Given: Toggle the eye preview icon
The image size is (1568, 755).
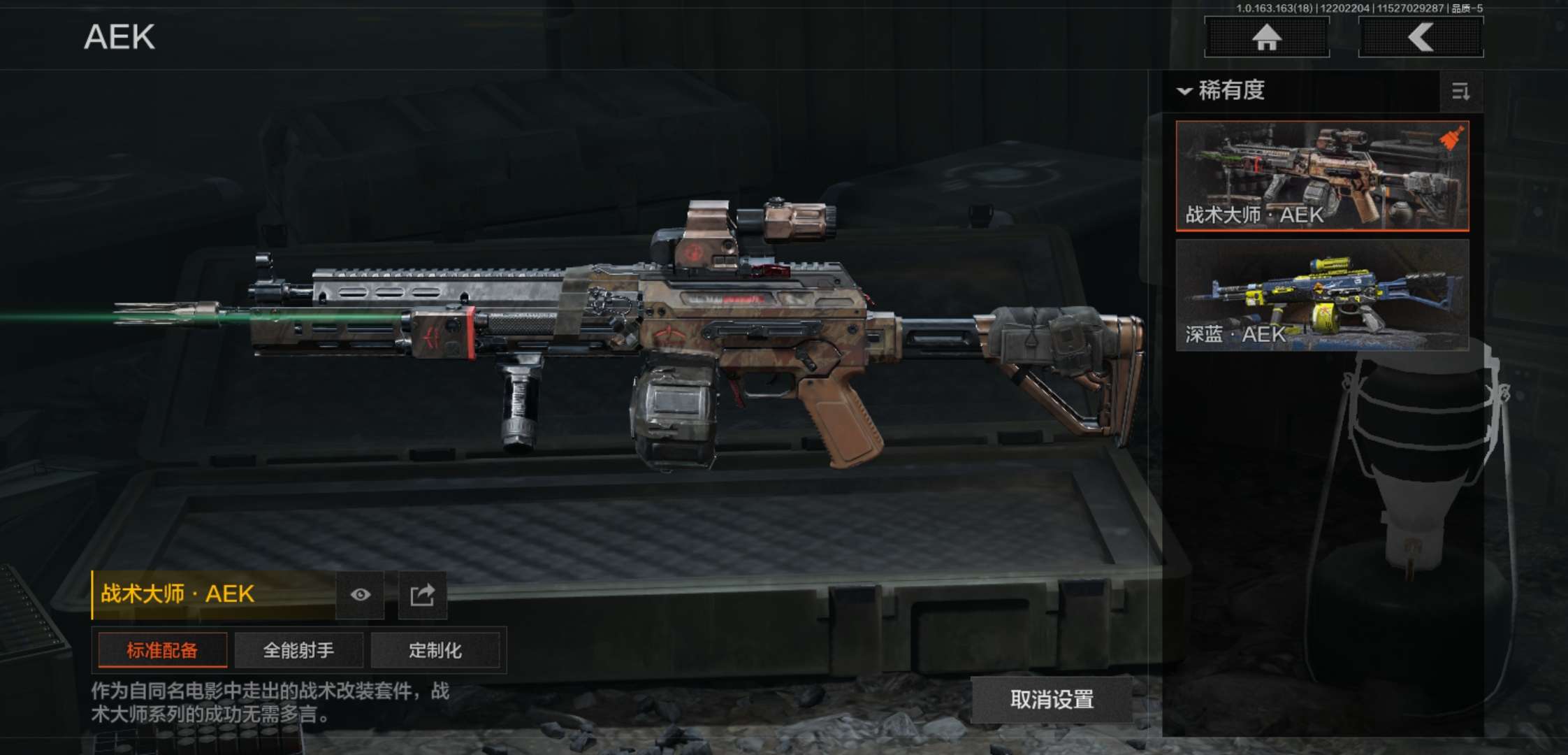Looking at the screenshot, I should [360, 595].
